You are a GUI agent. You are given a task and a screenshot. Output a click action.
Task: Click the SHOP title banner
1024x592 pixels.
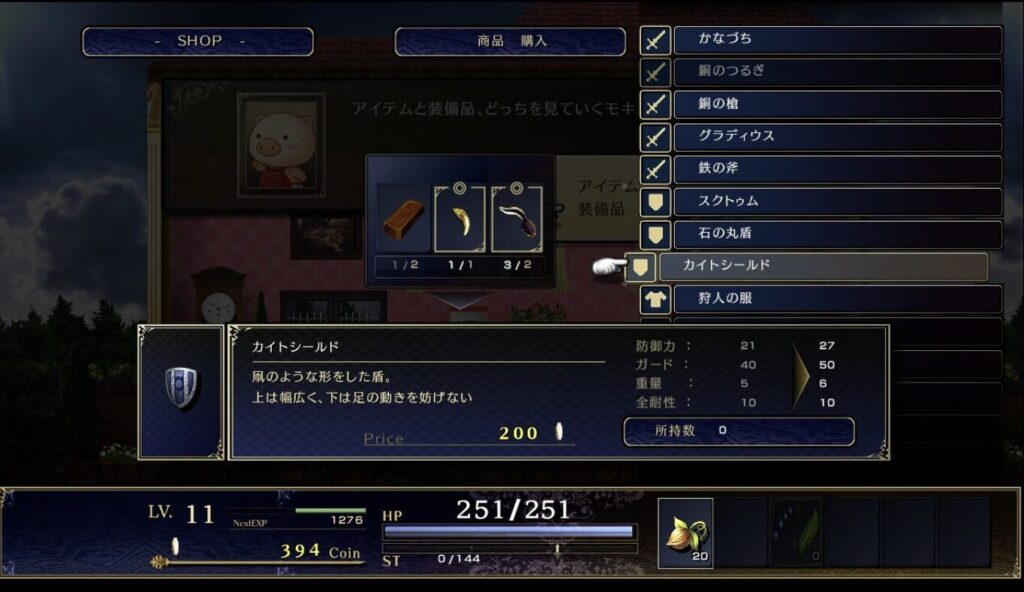tap(198, 42)
